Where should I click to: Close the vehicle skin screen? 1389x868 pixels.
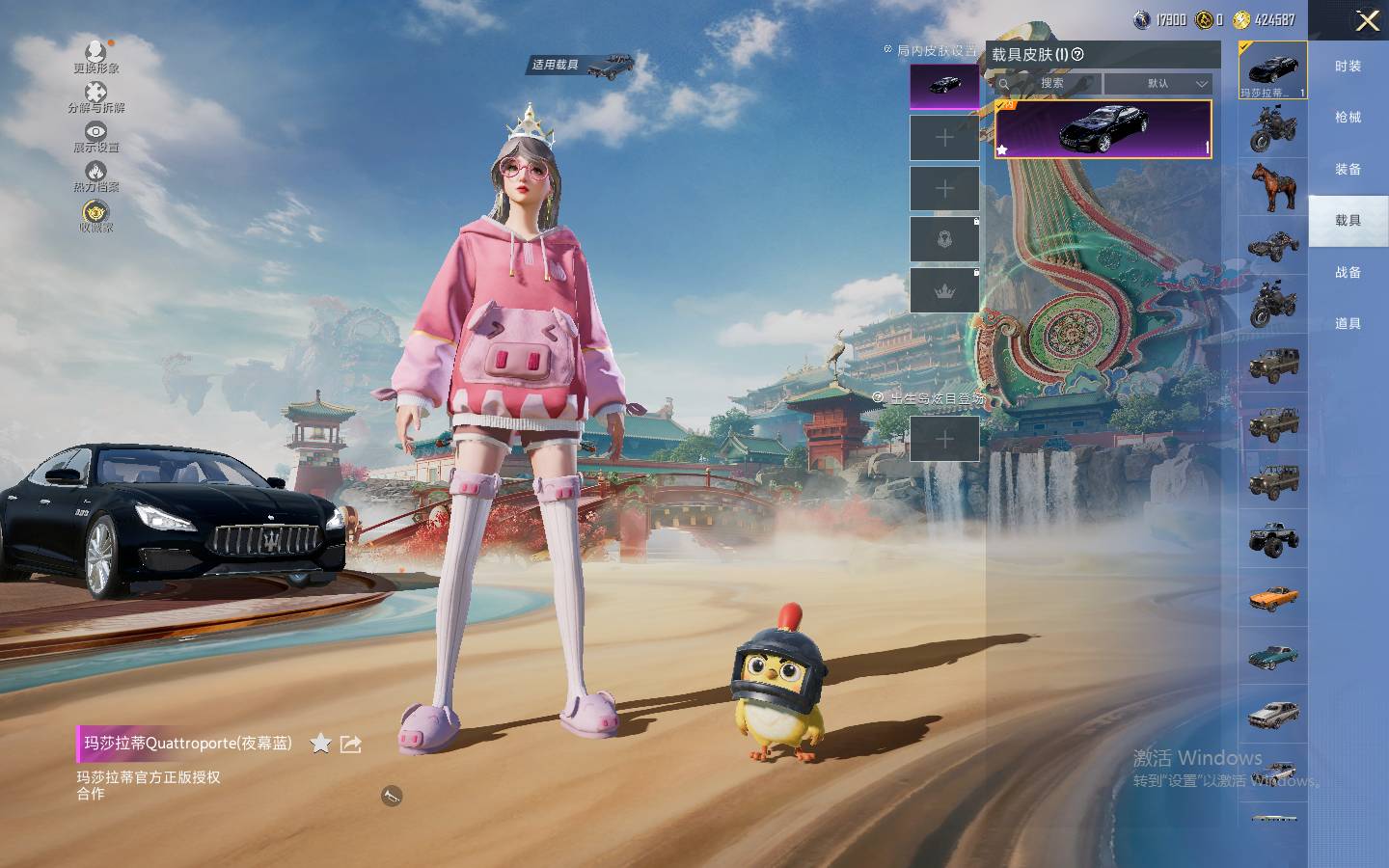[x=1367, y=21]
